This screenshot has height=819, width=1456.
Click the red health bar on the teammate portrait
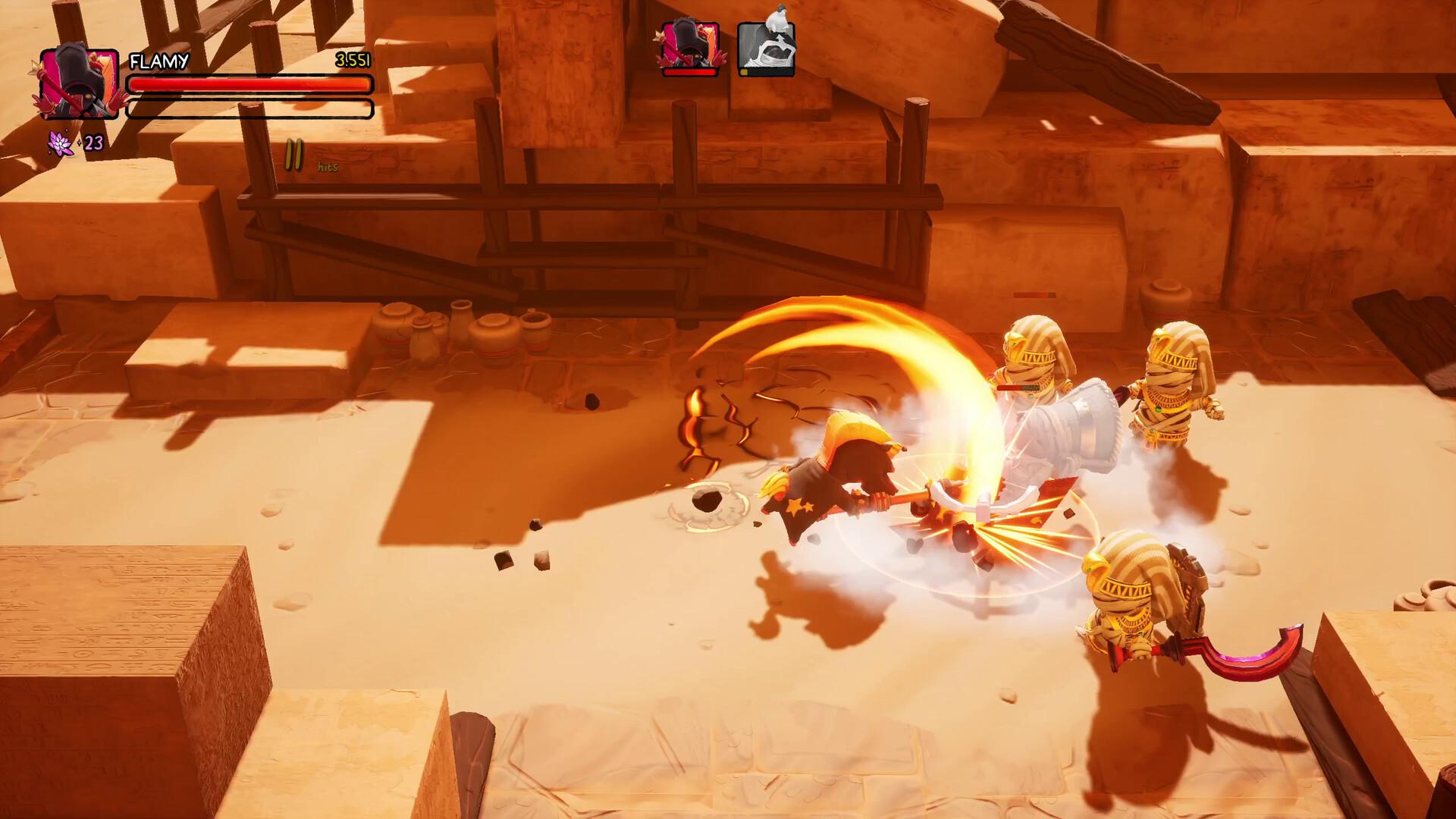[x=689, y=74]
